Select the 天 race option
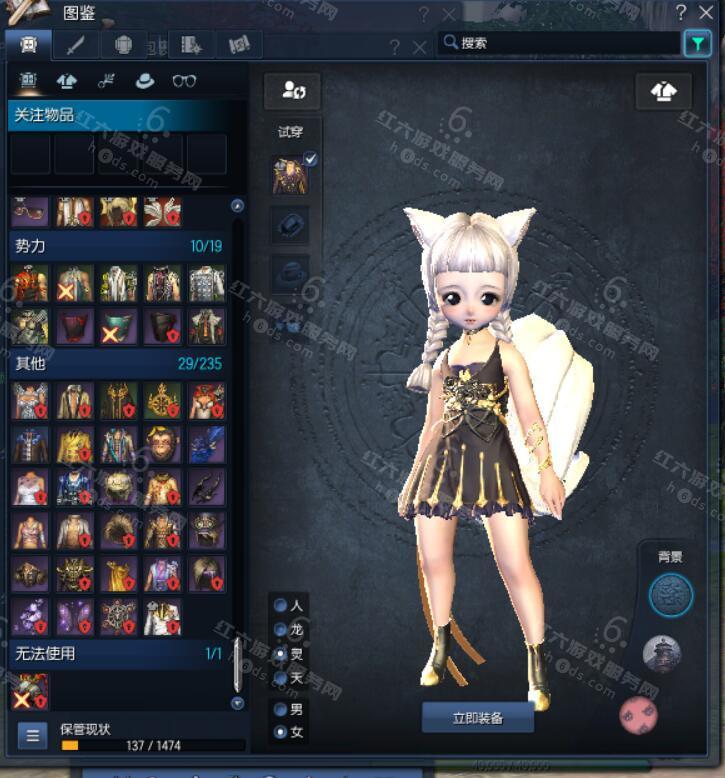Screen dimensions: 725x778 pyautogui.click(x=281, y=679)
